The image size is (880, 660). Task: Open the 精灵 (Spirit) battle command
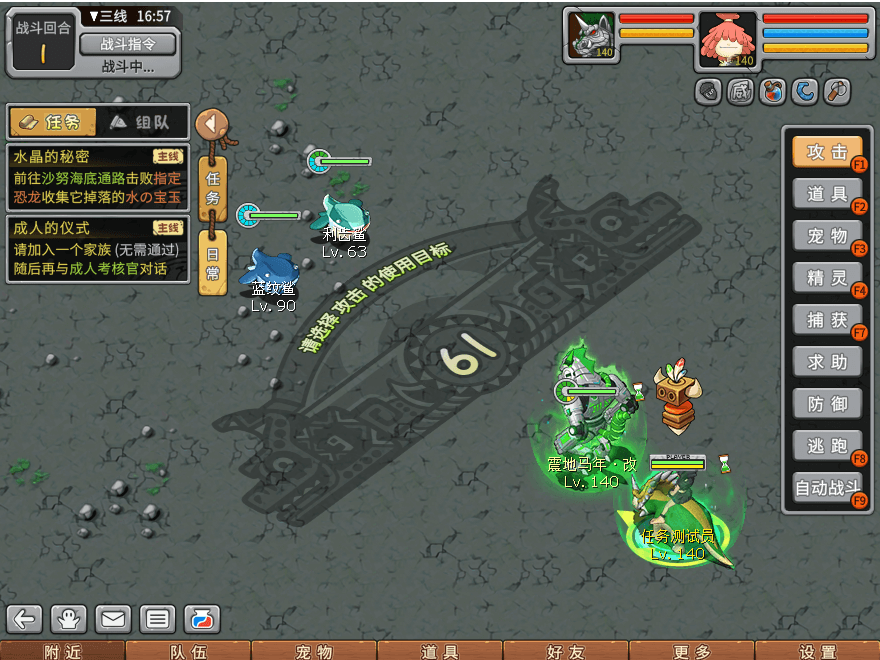pos(827,278)
